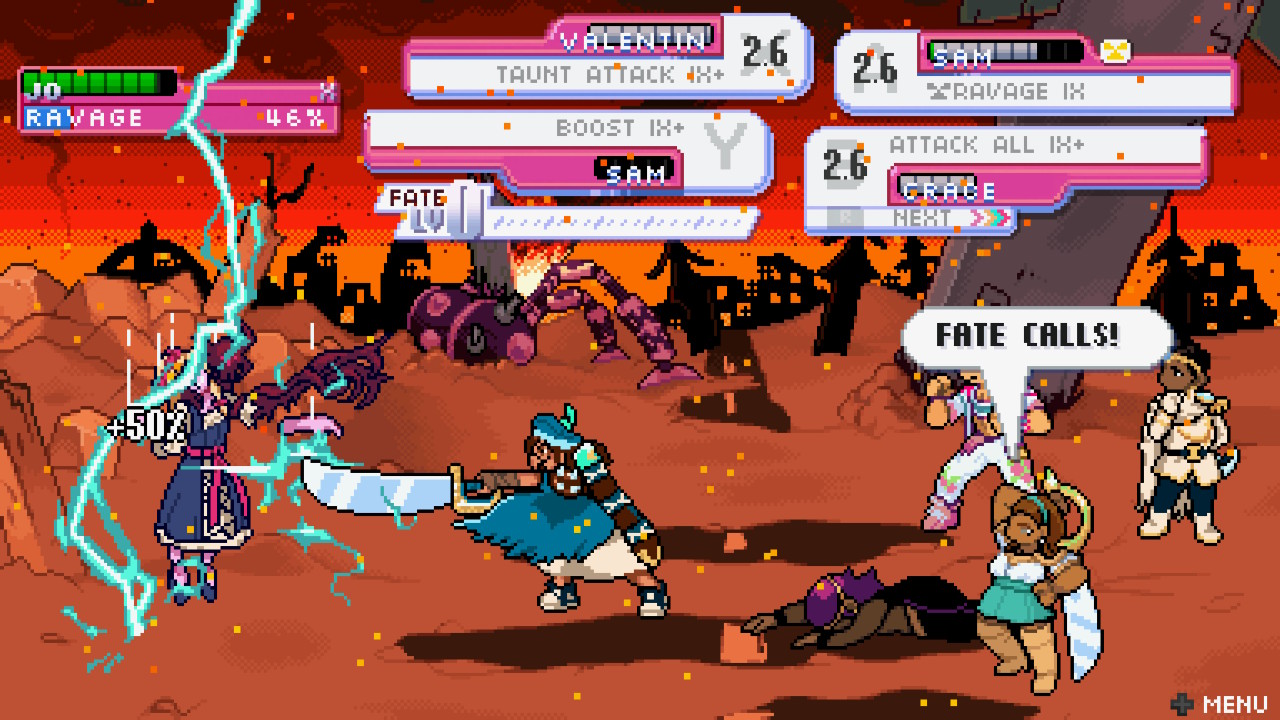Select the Ravage skill icon on Sam's panel
Image resolution: width=1280 pixels, height=720 pixels.
[940, 90]
